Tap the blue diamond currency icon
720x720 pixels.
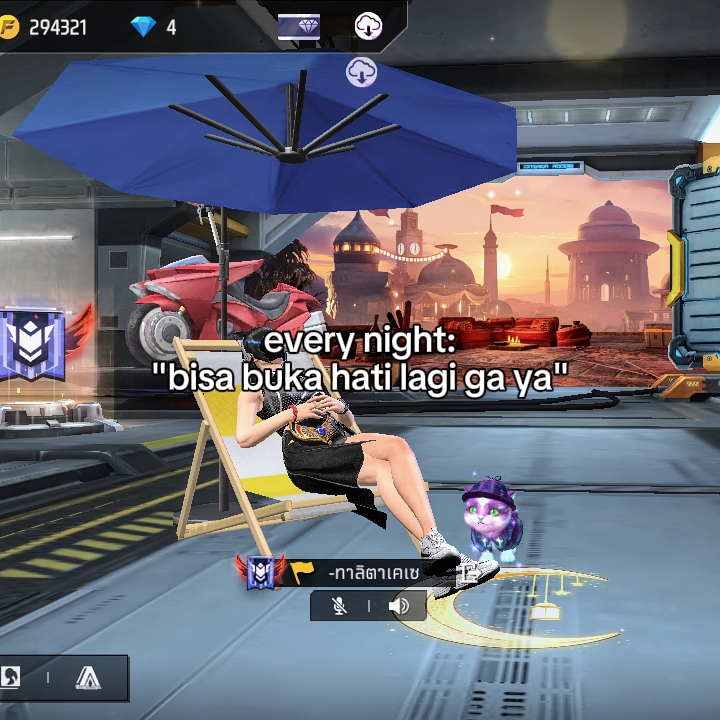[x=143, y=27]
